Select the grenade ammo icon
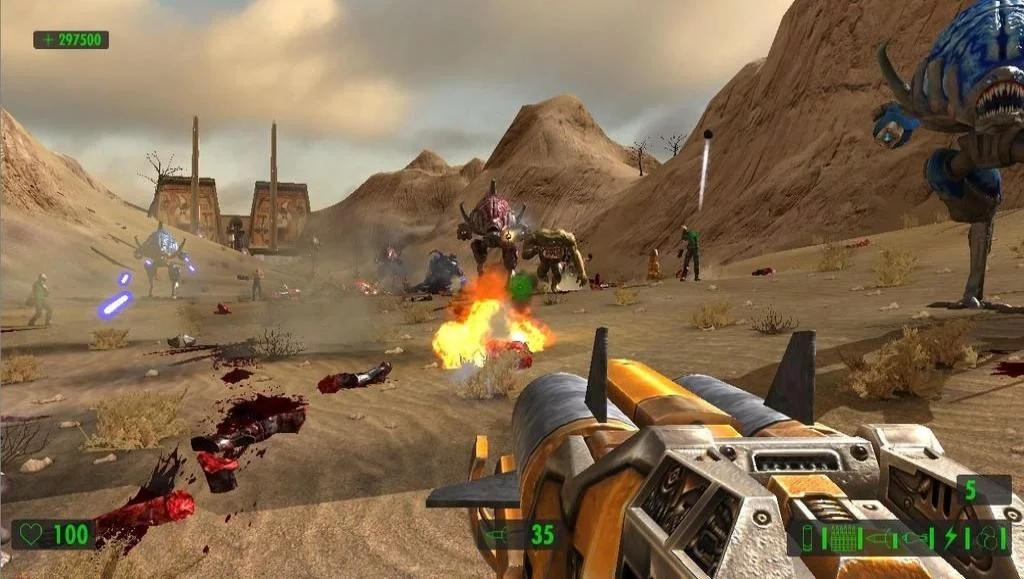 coord(915,537)
